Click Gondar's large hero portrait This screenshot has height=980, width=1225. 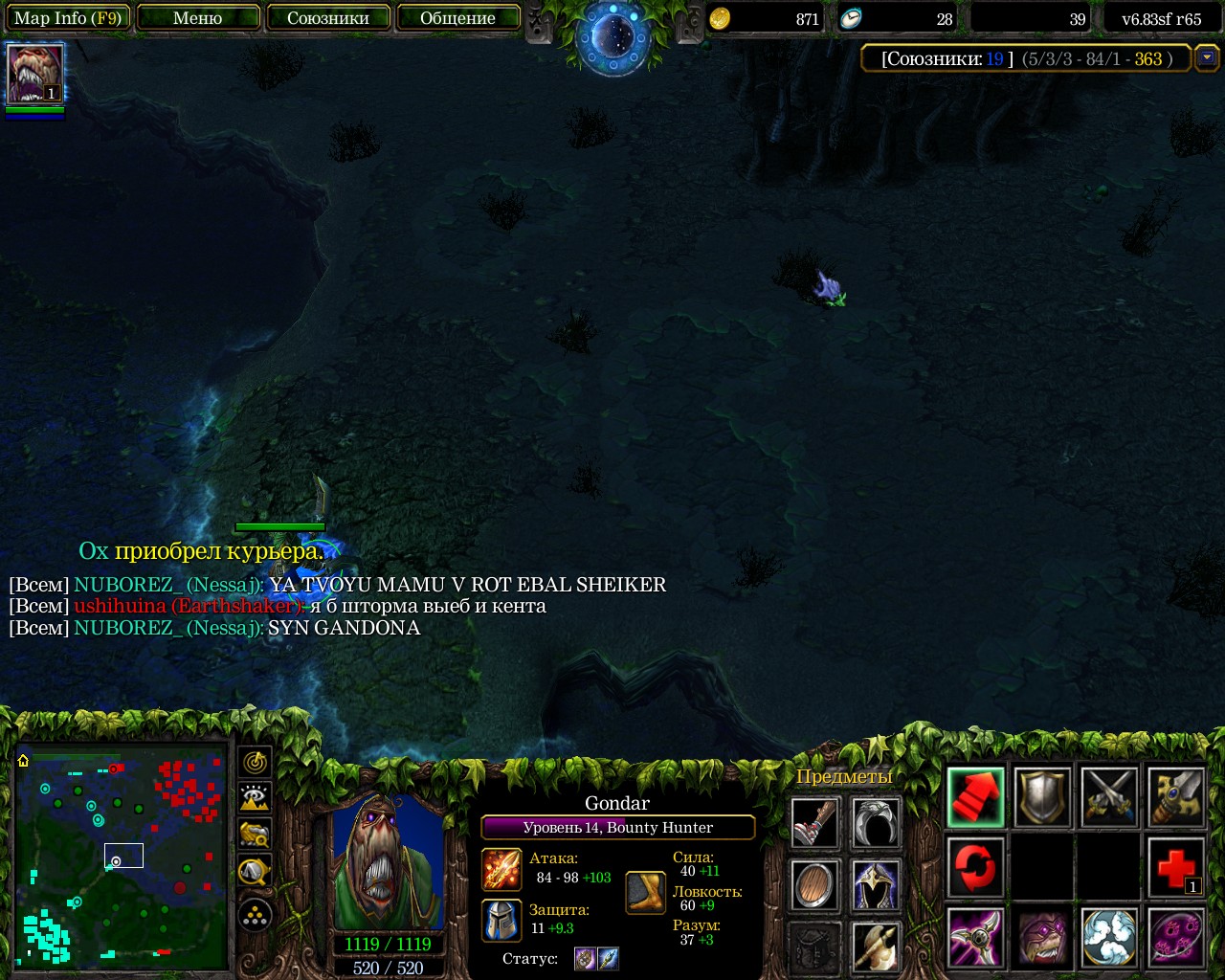[x=388, y=861]
